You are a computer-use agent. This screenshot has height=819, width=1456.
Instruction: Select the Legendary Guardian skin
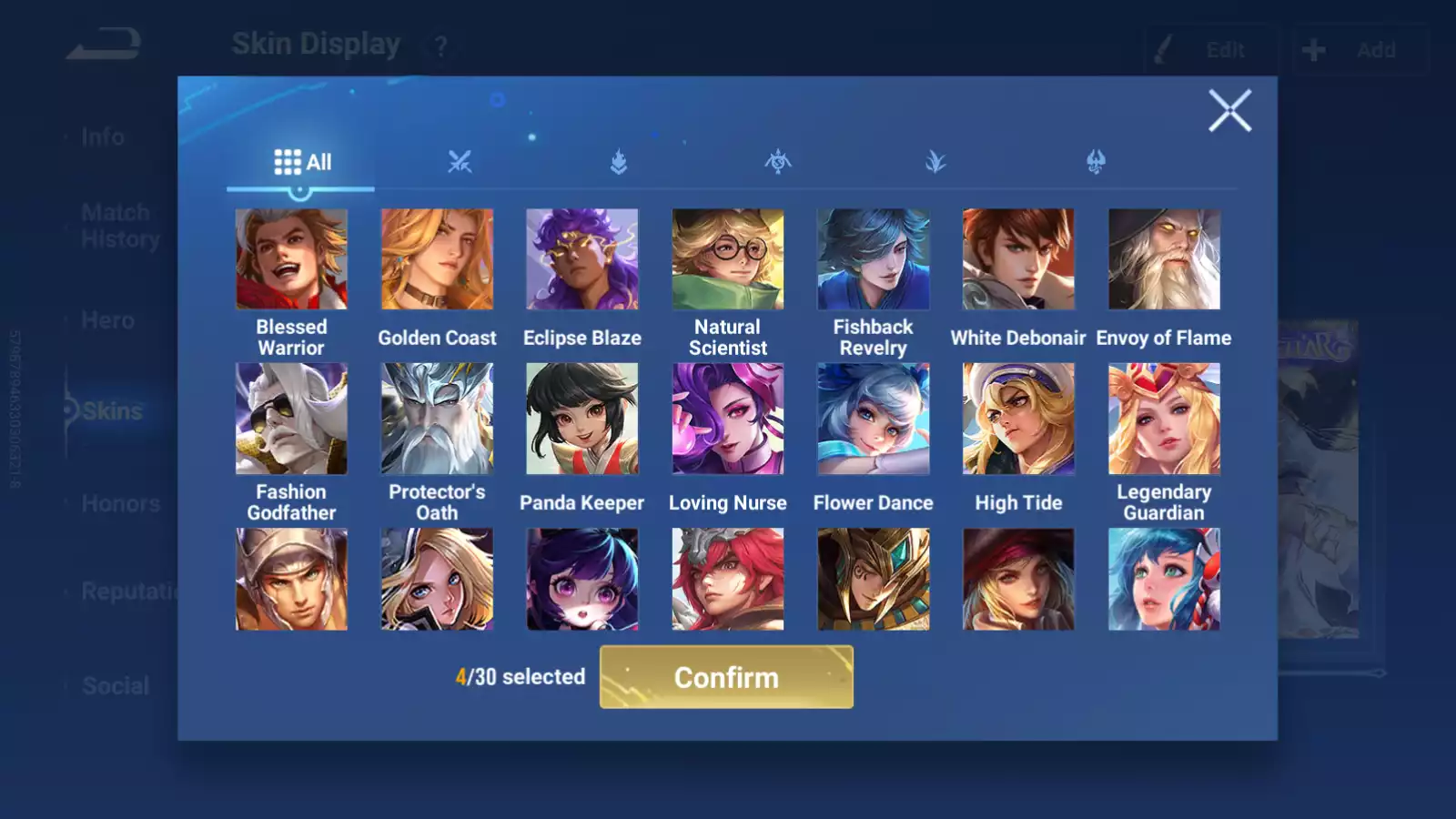(x=1164, y=419)
